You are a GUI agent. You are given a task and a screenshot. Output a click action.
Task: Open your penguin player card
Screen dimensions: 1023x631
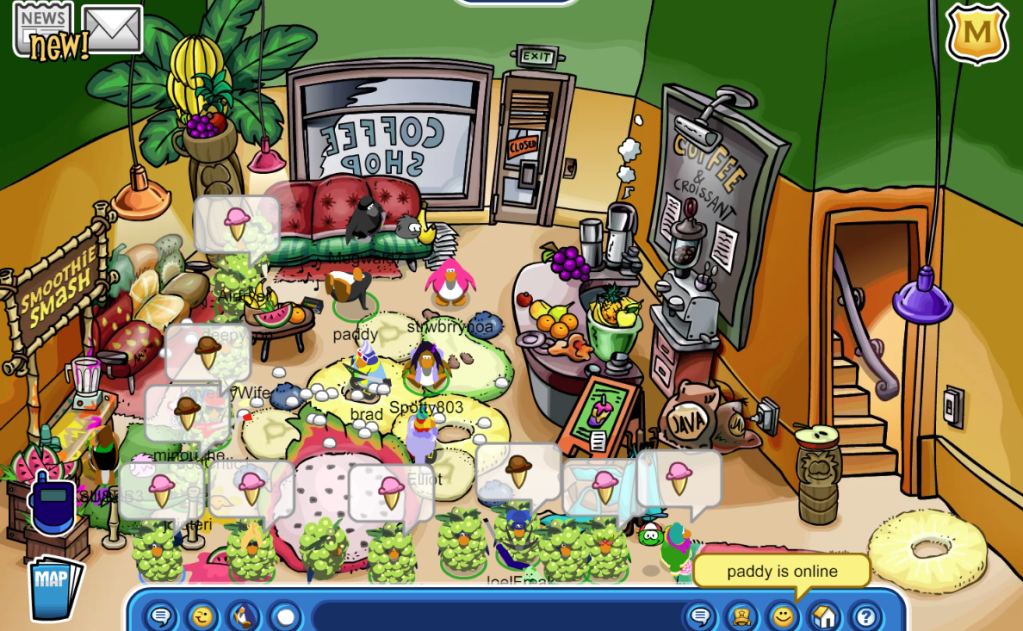[742, 615]
